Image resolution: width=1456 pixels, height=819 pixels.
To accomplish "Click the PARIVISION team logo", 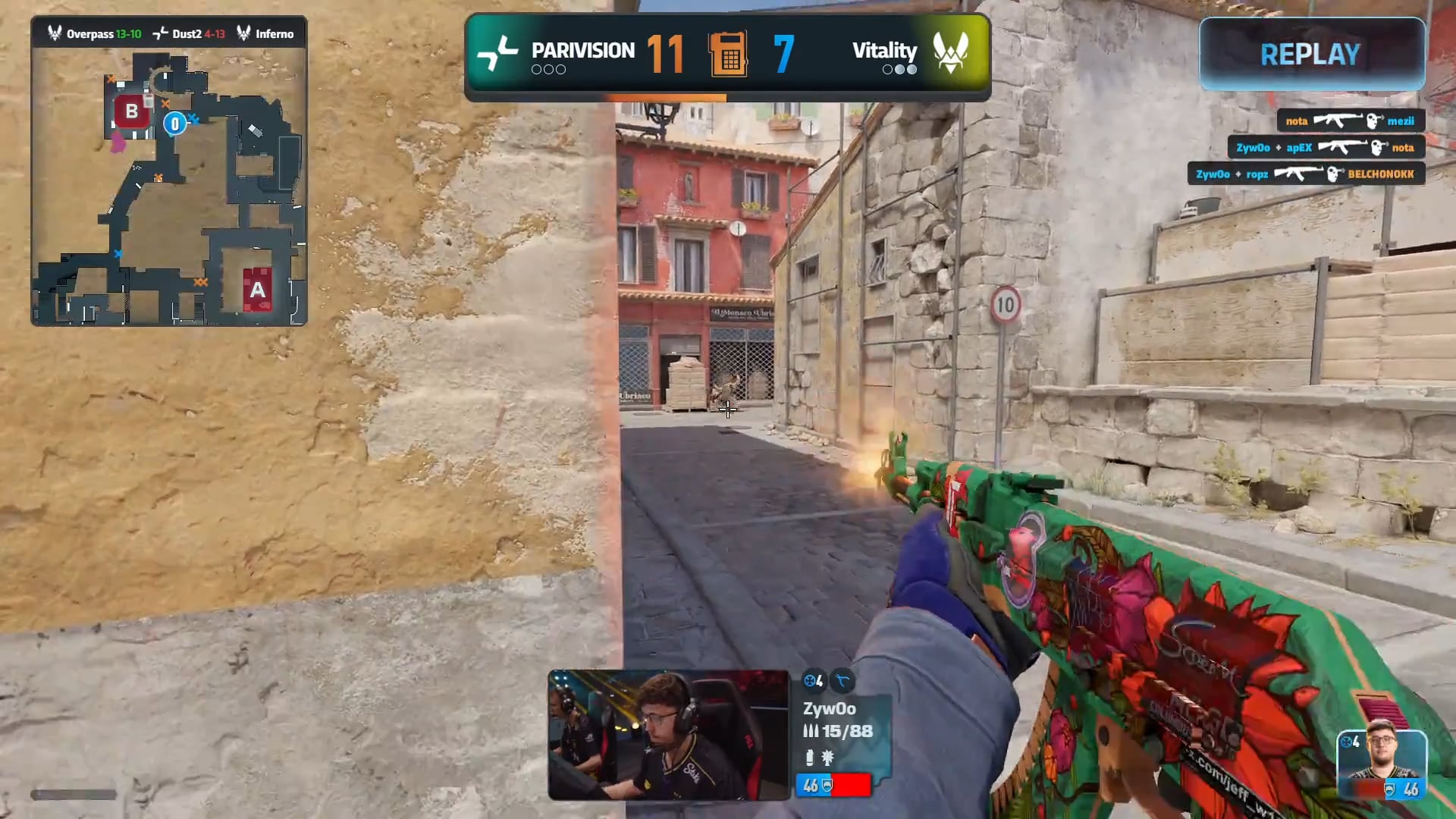I will [497, 53].
